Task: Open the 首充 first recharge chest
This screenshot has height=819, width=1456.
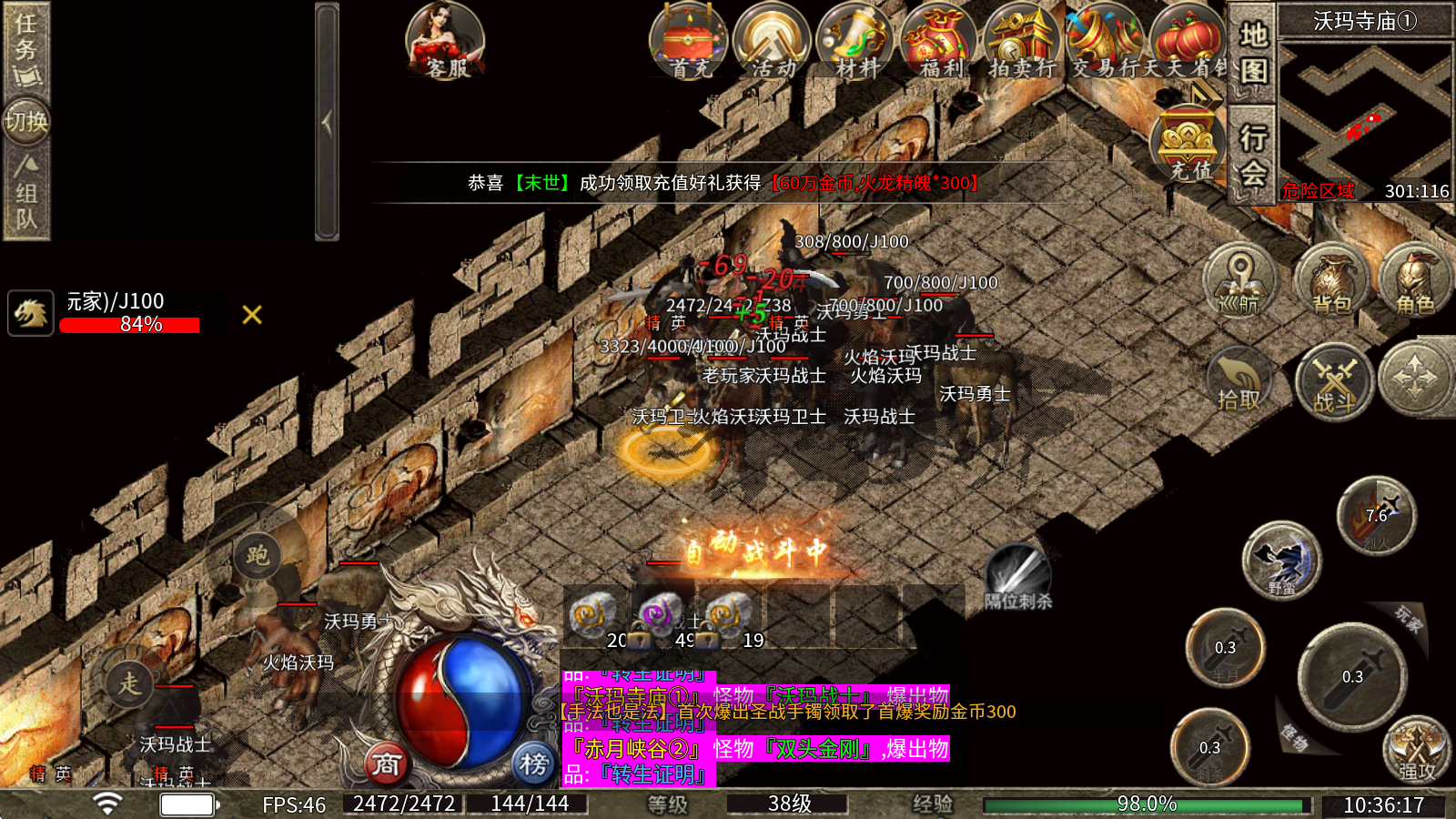Action: [689, 41]
